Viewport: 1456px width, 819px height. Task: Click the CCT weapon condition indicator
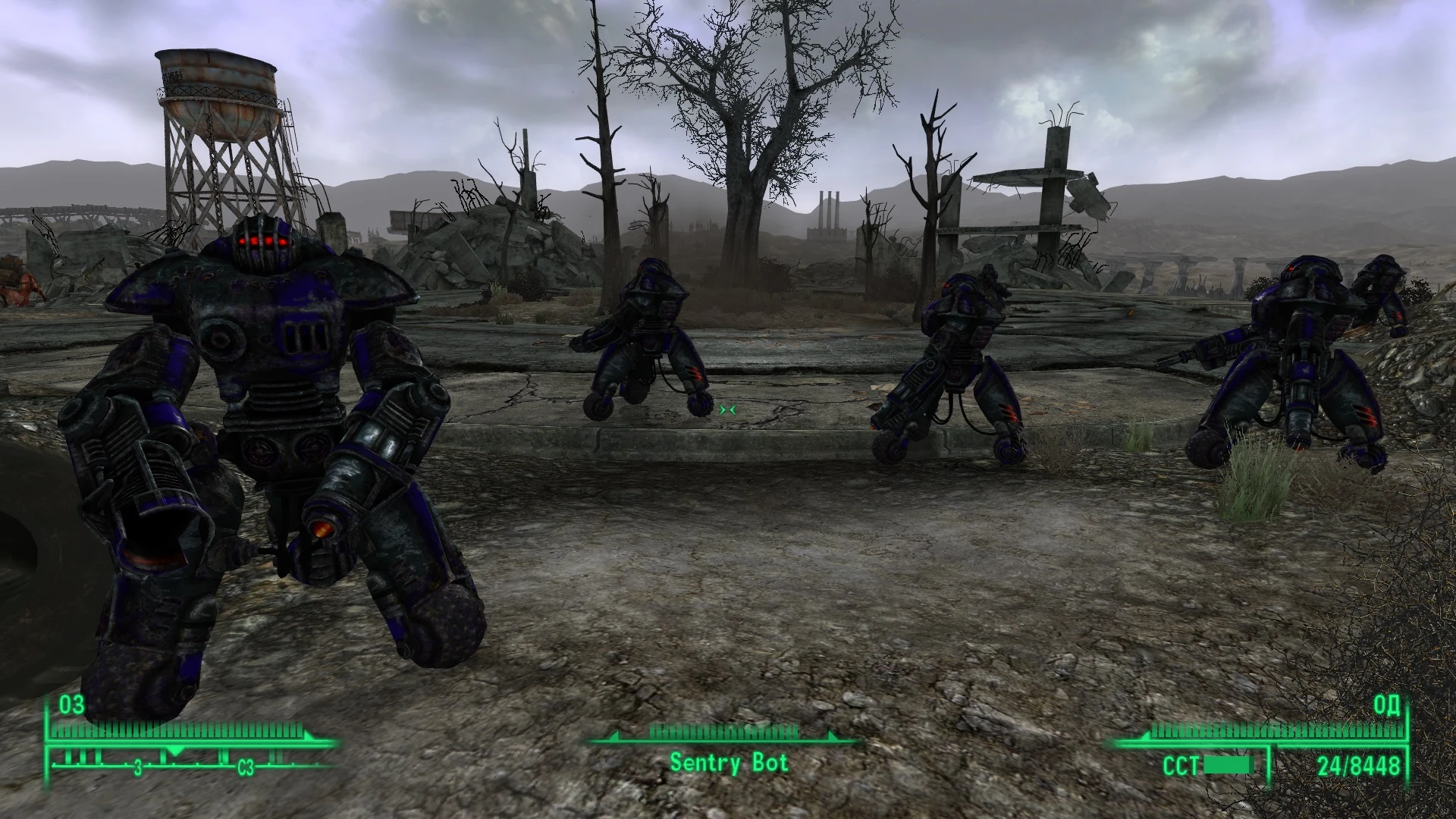(1181, 765)
